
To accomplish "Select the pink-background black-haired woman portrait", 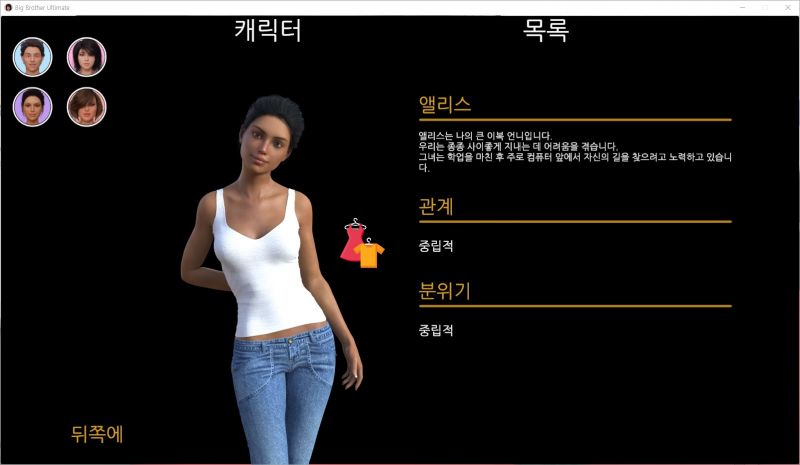I will click(x=87, y=57).
